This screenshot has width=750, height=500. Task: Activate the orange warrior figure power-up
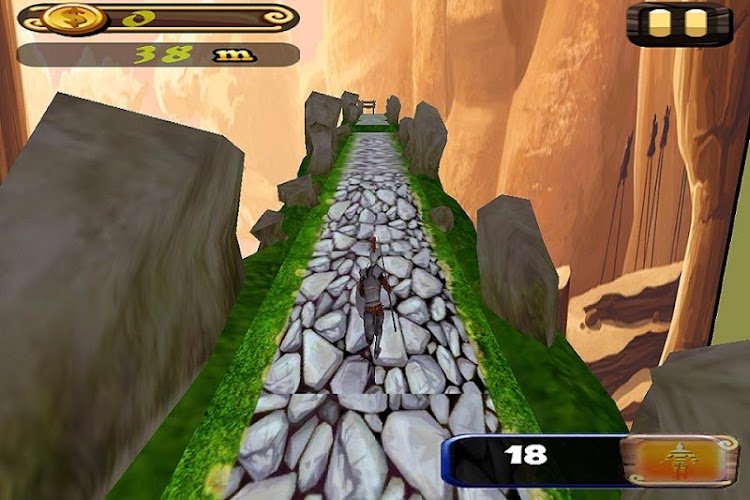[x=680, y=460]
